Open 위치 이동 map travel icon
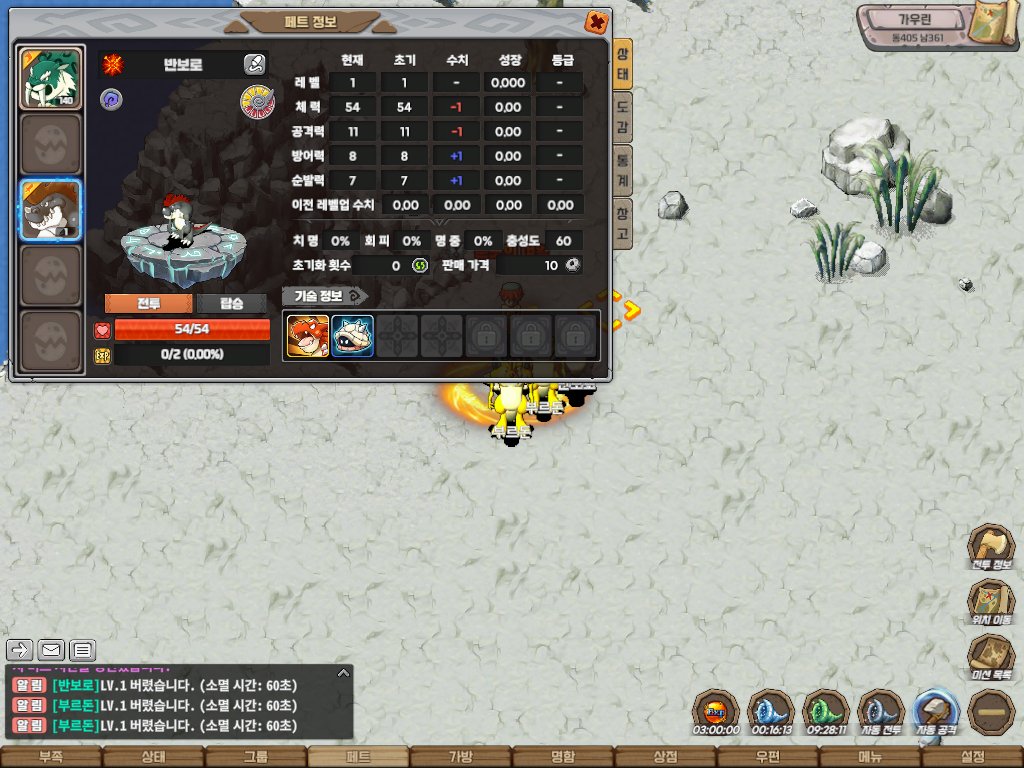The height and width of the screenshot is (768, 1024). 990,601
